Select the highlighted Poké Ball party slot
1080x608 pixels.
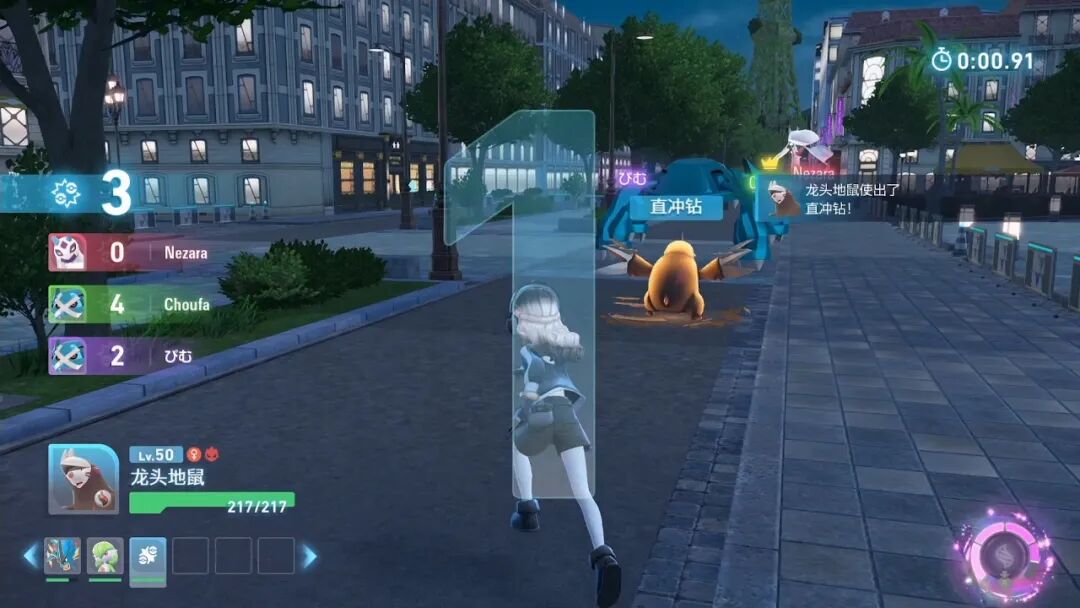tap(148, 556)
